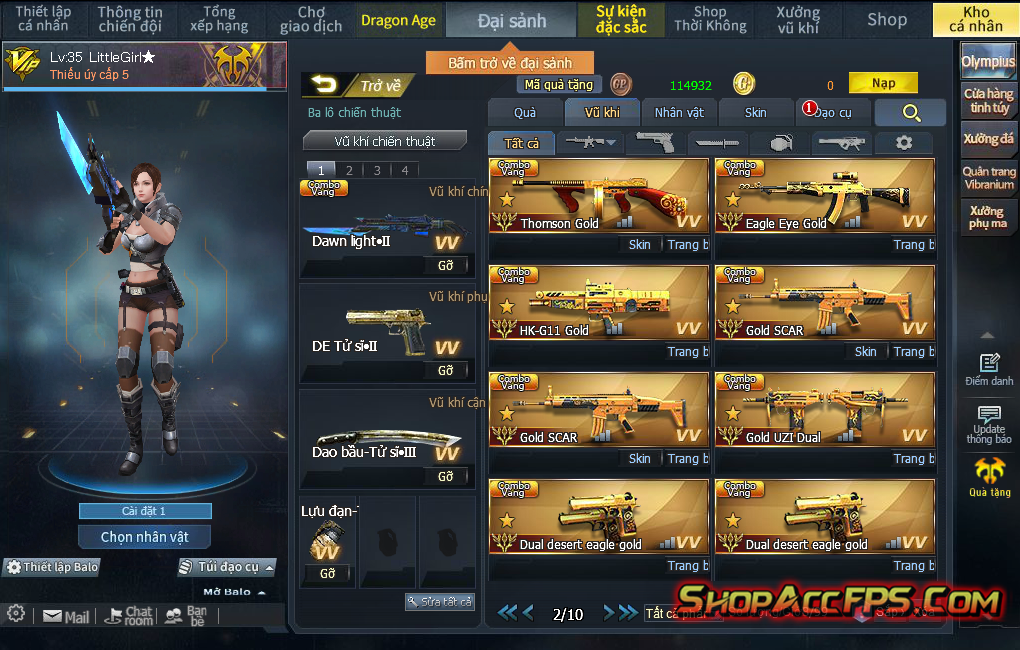The height and width of the screenshot is (650, 1020).
Task: Switch to the Nhân vật tab
Action: click(679, 112)
